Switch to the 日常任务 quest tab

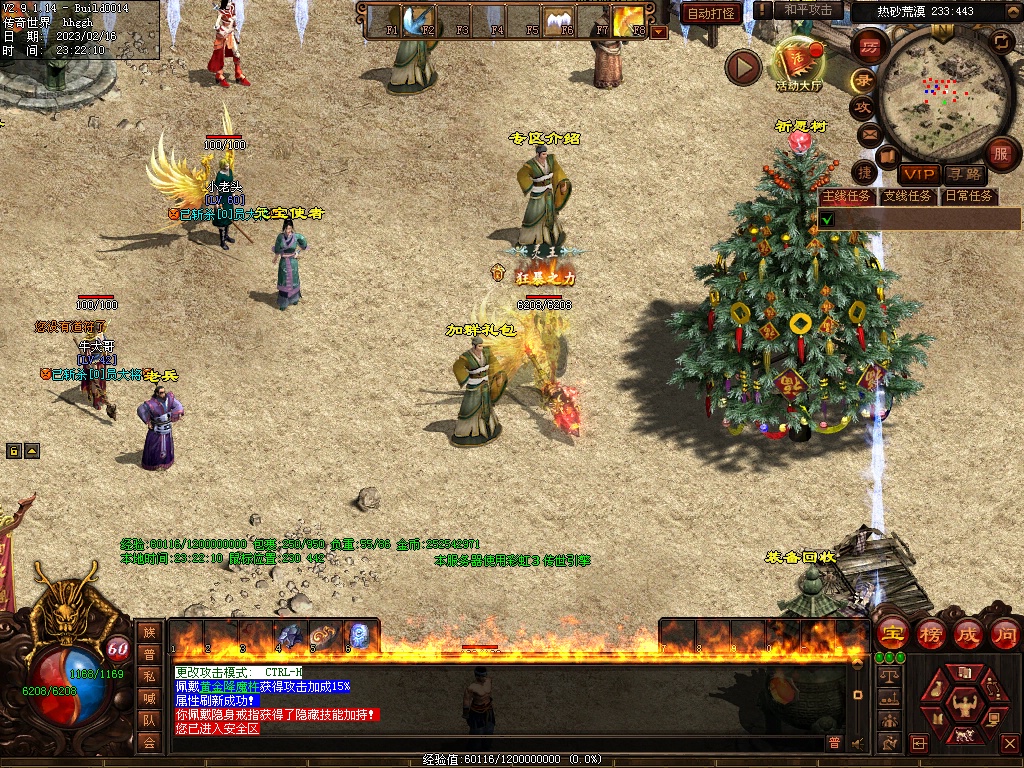tap(968, 196)
